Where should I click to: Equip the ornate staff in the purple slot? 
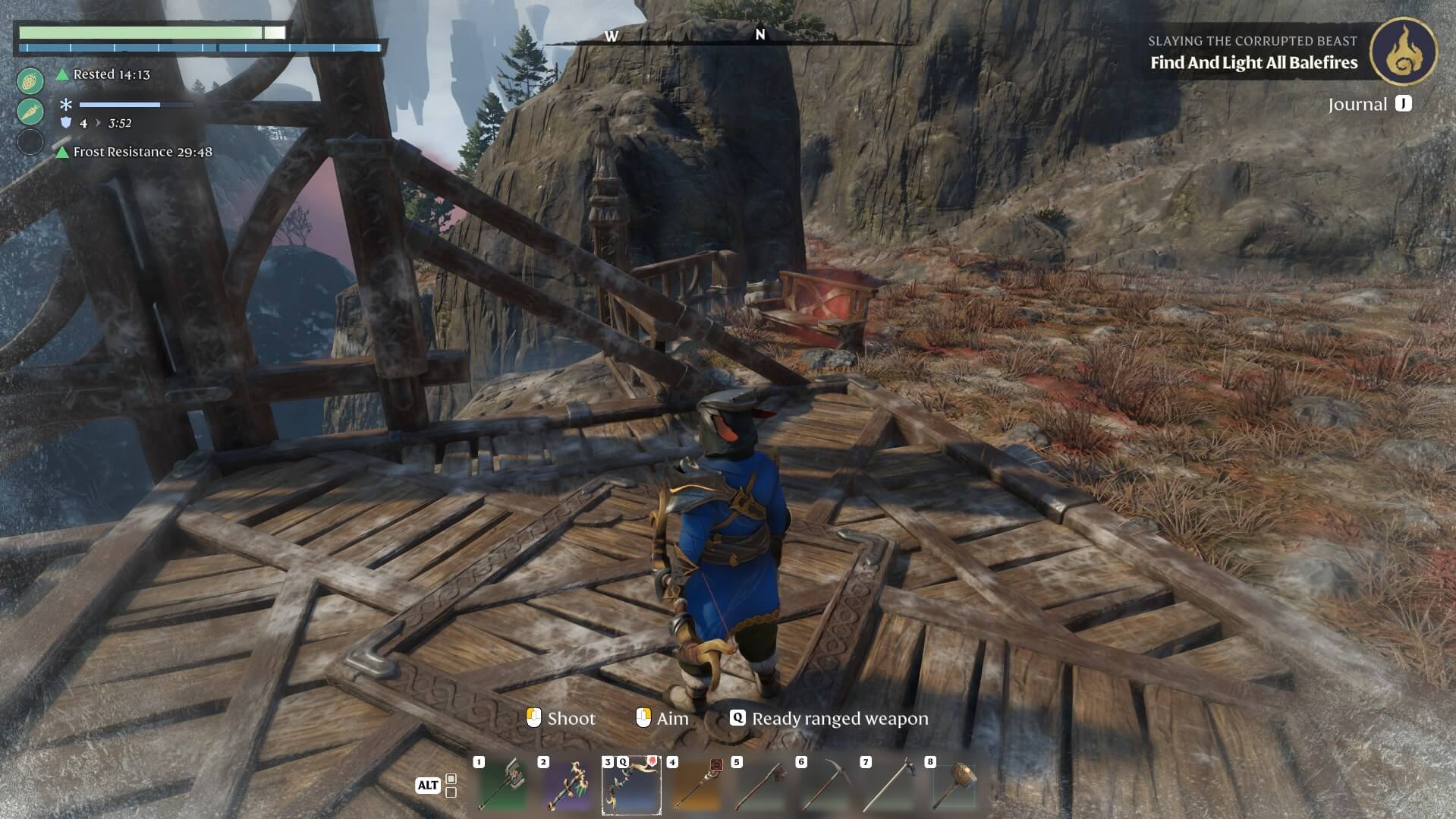coord(567,786)
